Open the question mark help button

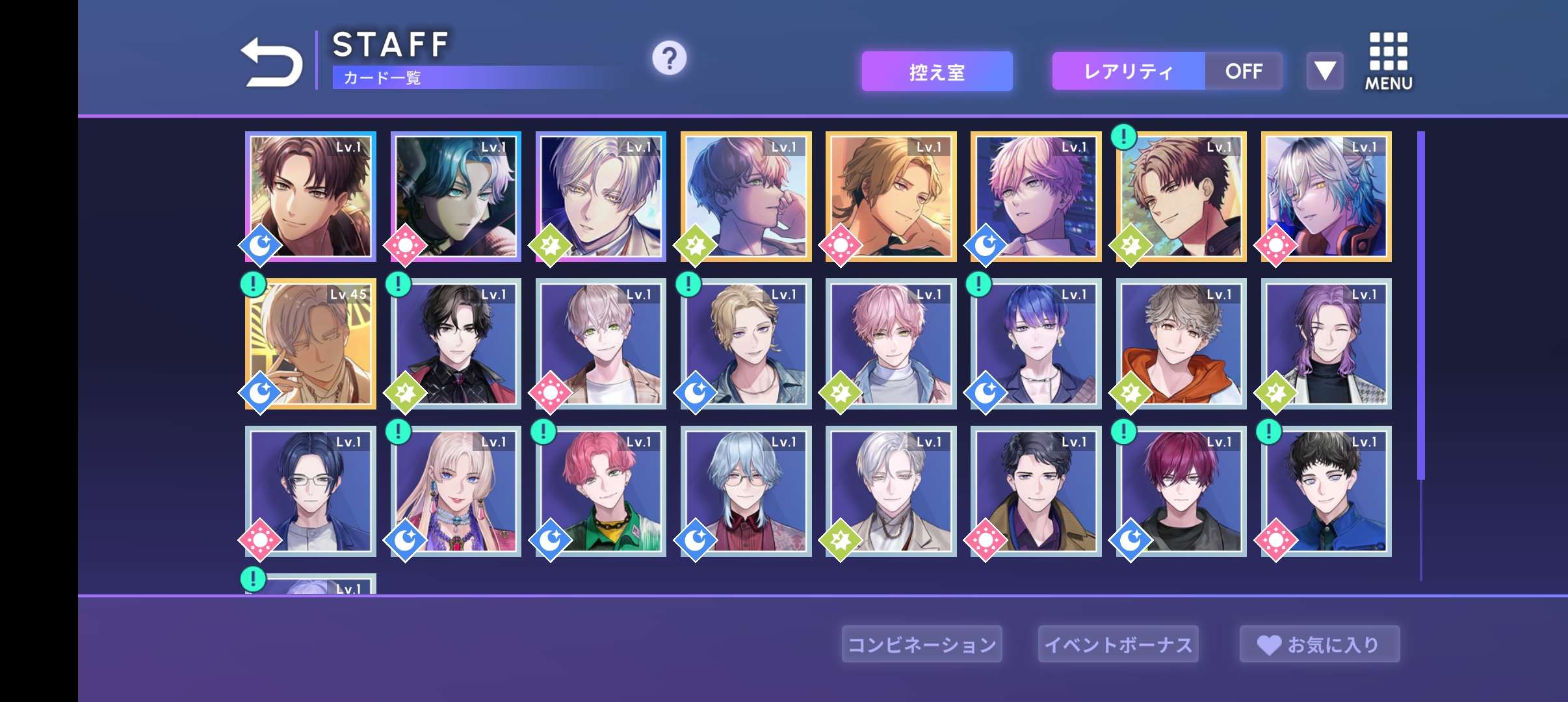click(x=669, y=58)
